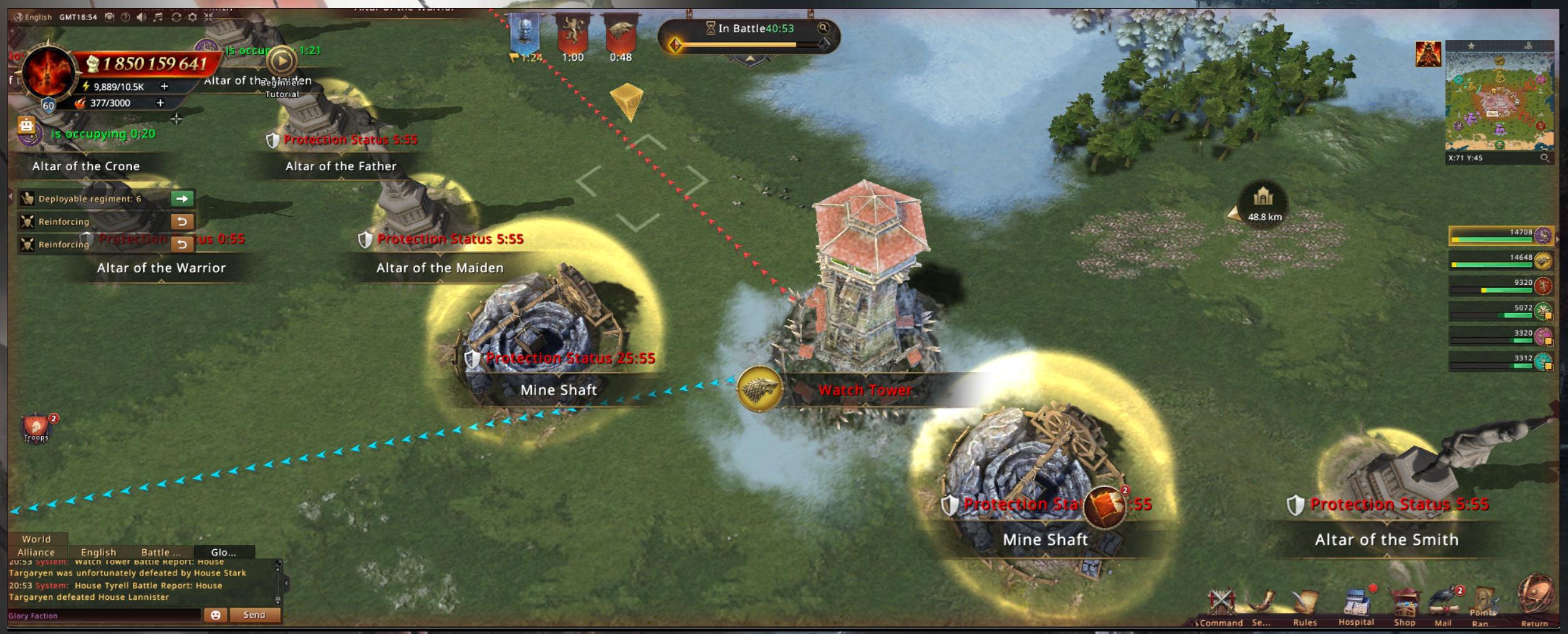Open the emoji picker in chat
The image size is (1568, 634).
pyautogui.click(x=216, y=615)
